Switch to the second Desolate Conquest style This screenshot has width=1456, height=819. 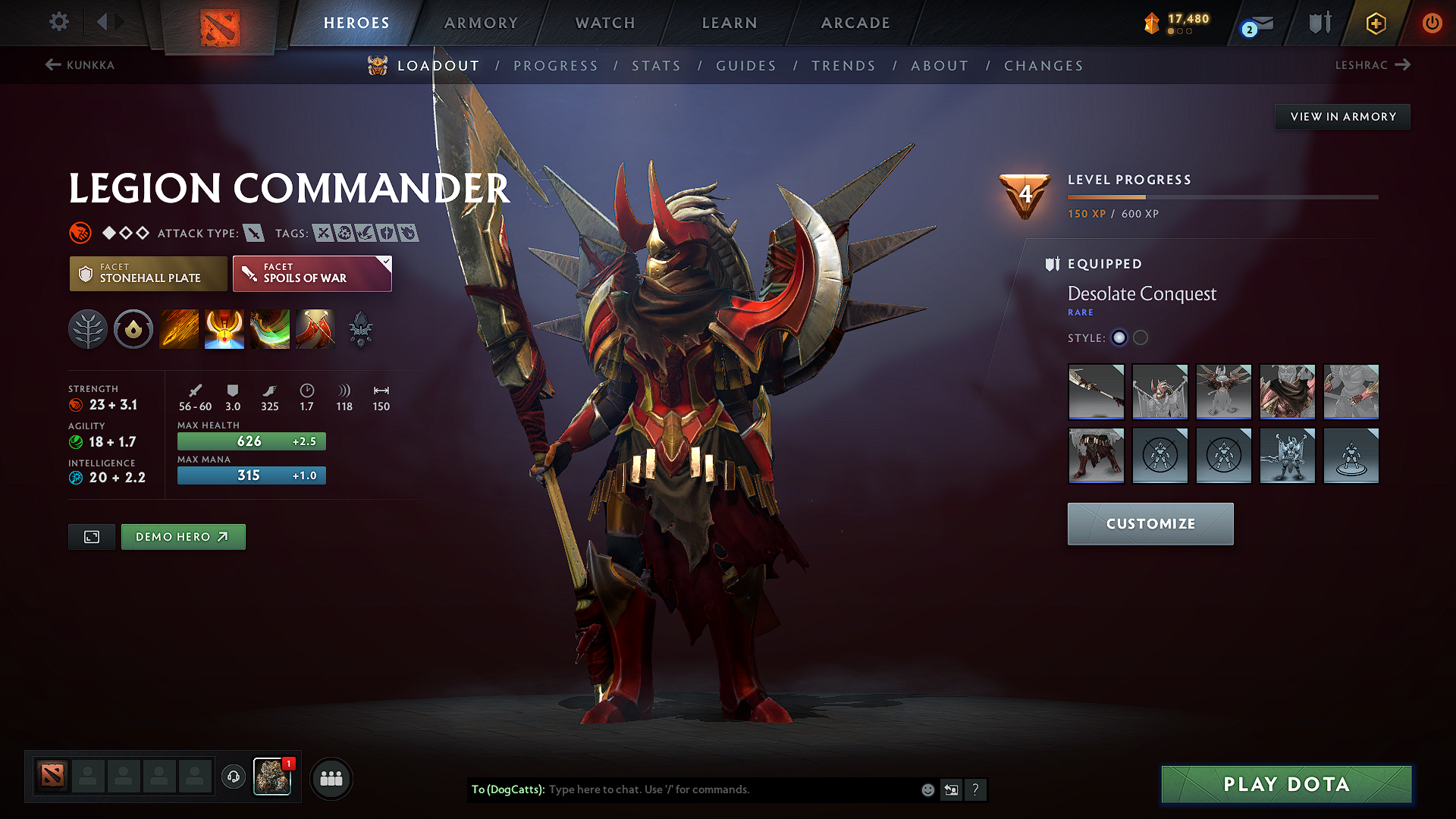pyautogui.click(x=1141, y=338)
